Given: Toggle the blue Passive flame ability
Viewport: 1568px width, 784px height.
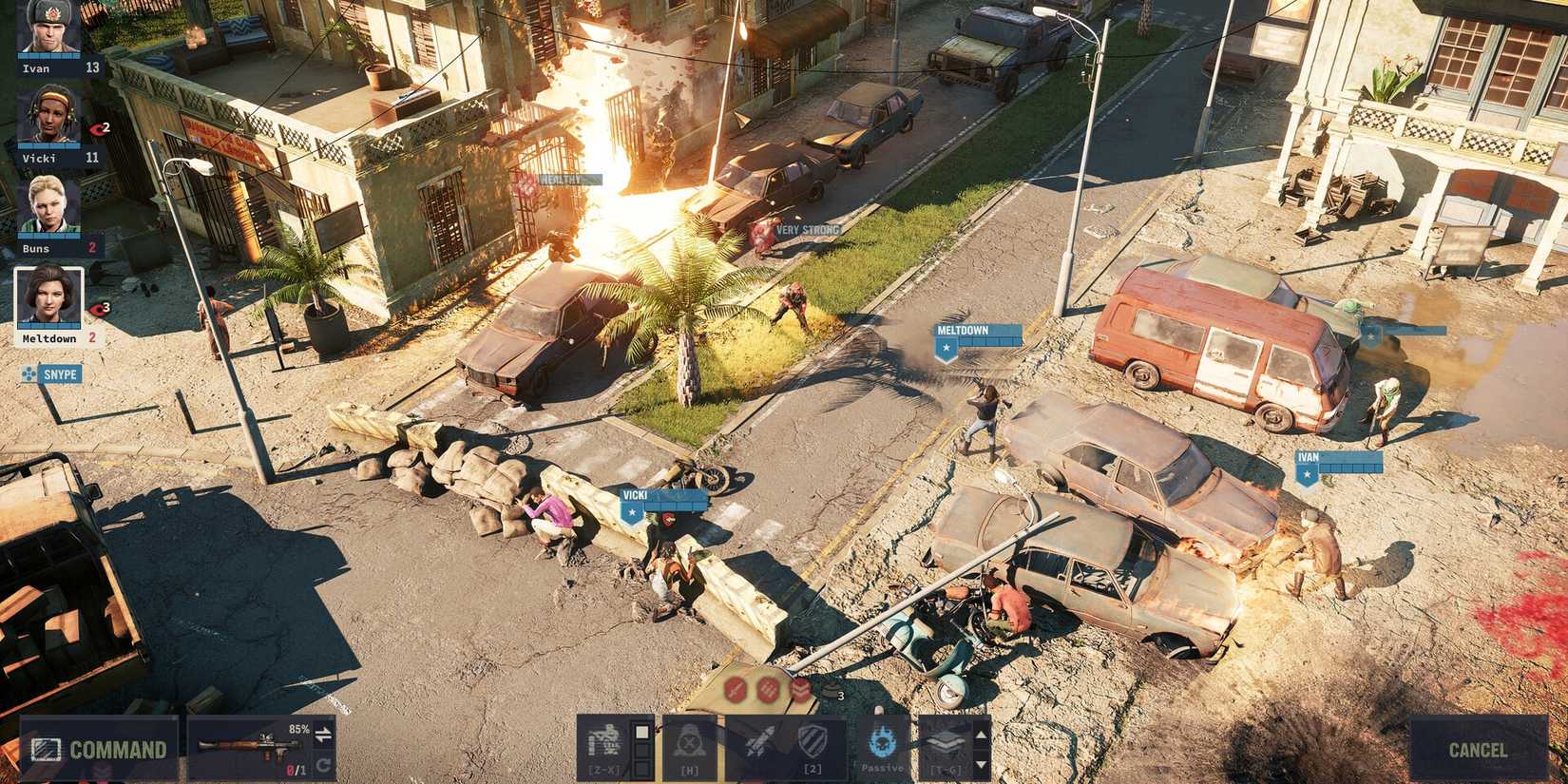Looking at the screenshot, I should click(x=881, y=741).
